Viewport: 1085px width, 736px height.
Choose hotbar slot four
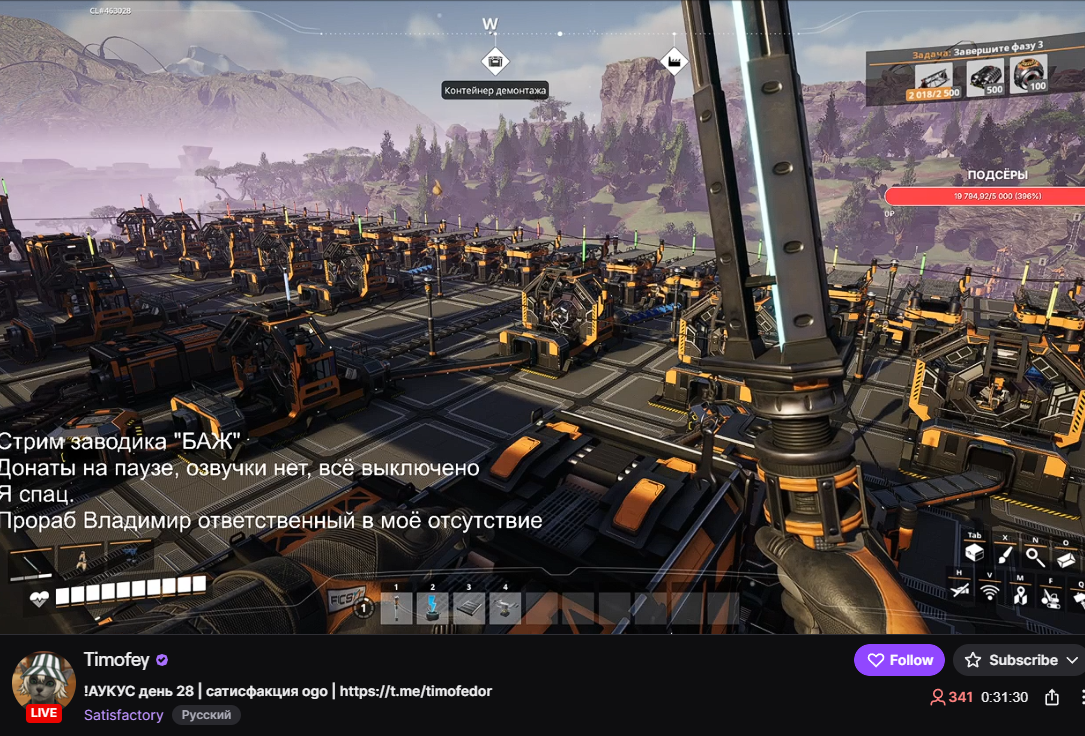[505, 608]
